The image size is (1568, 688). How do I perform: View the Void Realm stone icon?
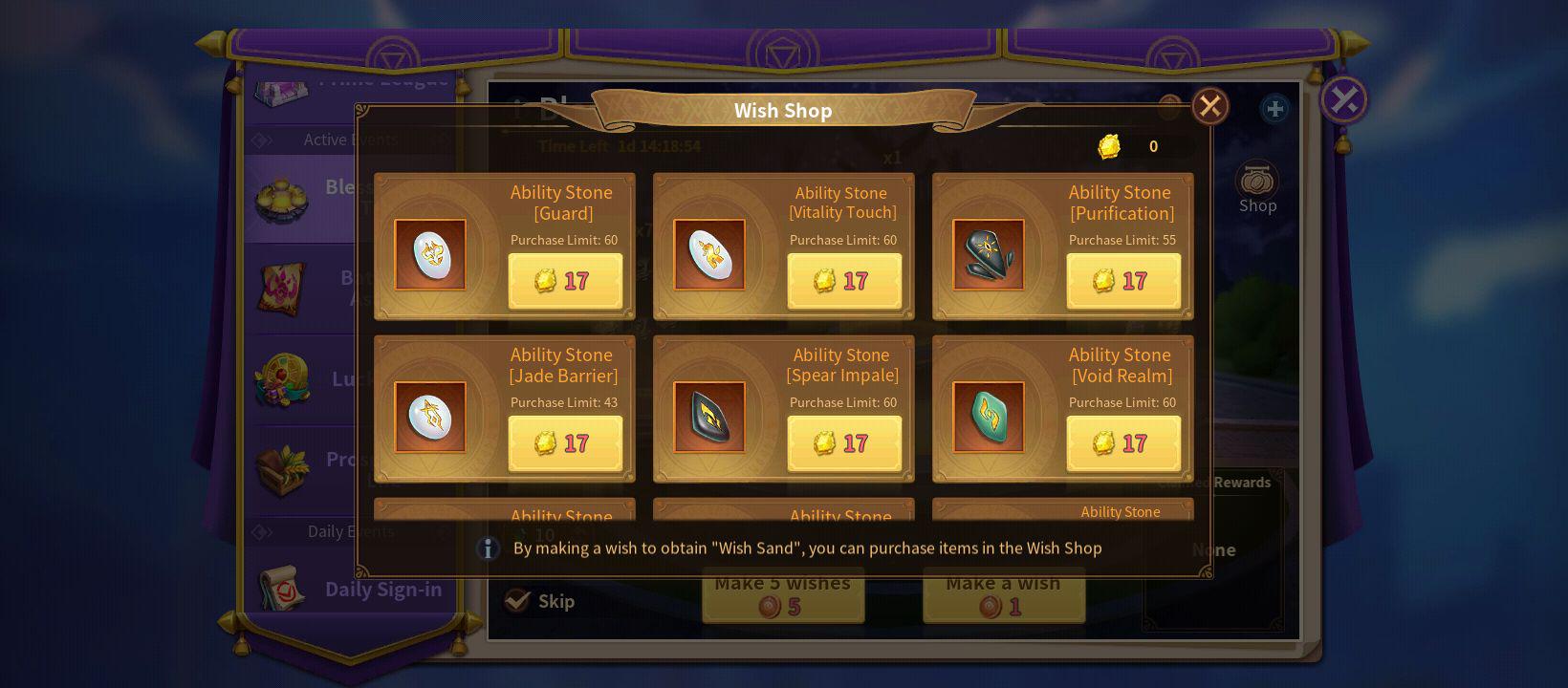989,417
